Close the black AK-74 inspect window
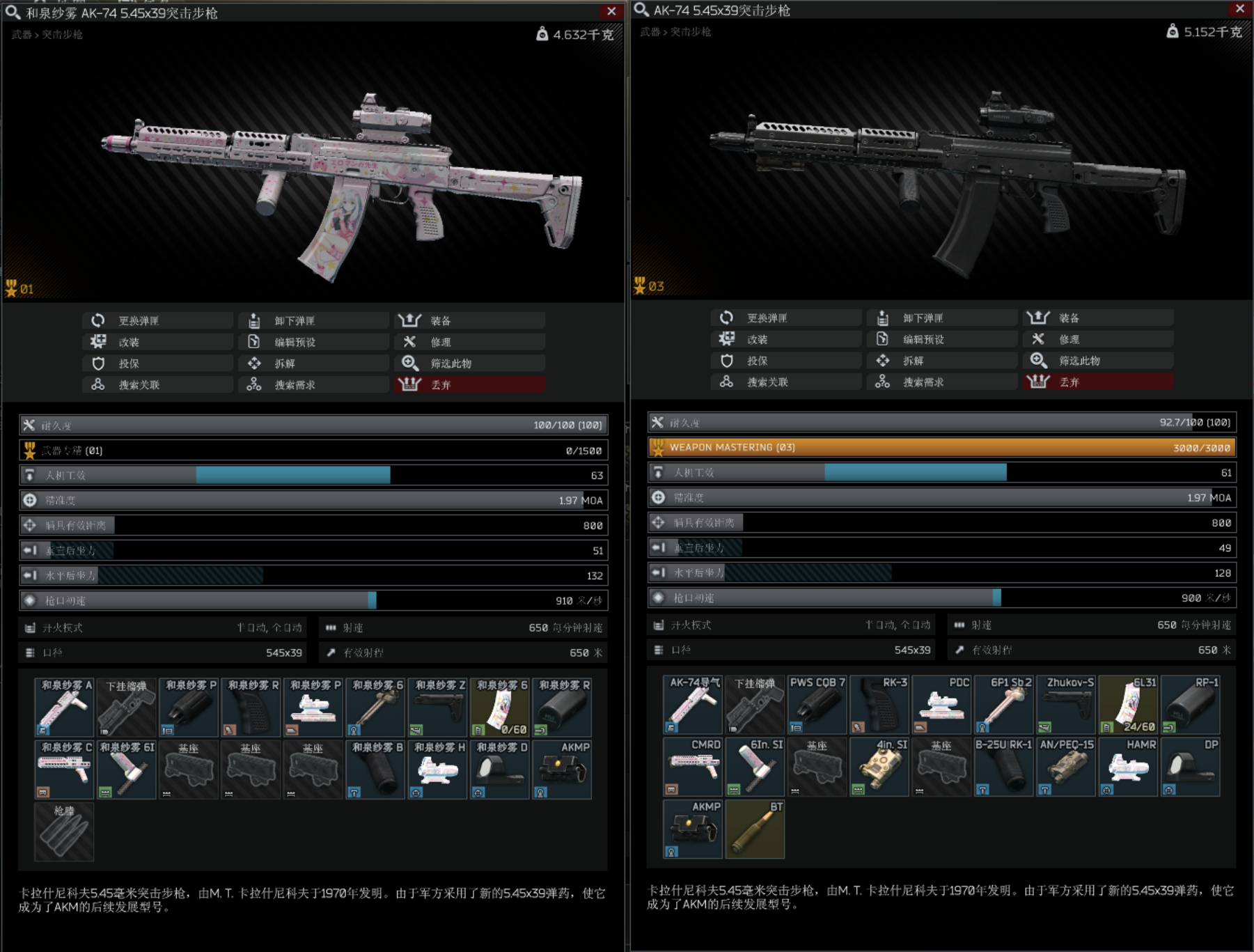Viewport: 1254px width, 952px height. click(1239, 8)
